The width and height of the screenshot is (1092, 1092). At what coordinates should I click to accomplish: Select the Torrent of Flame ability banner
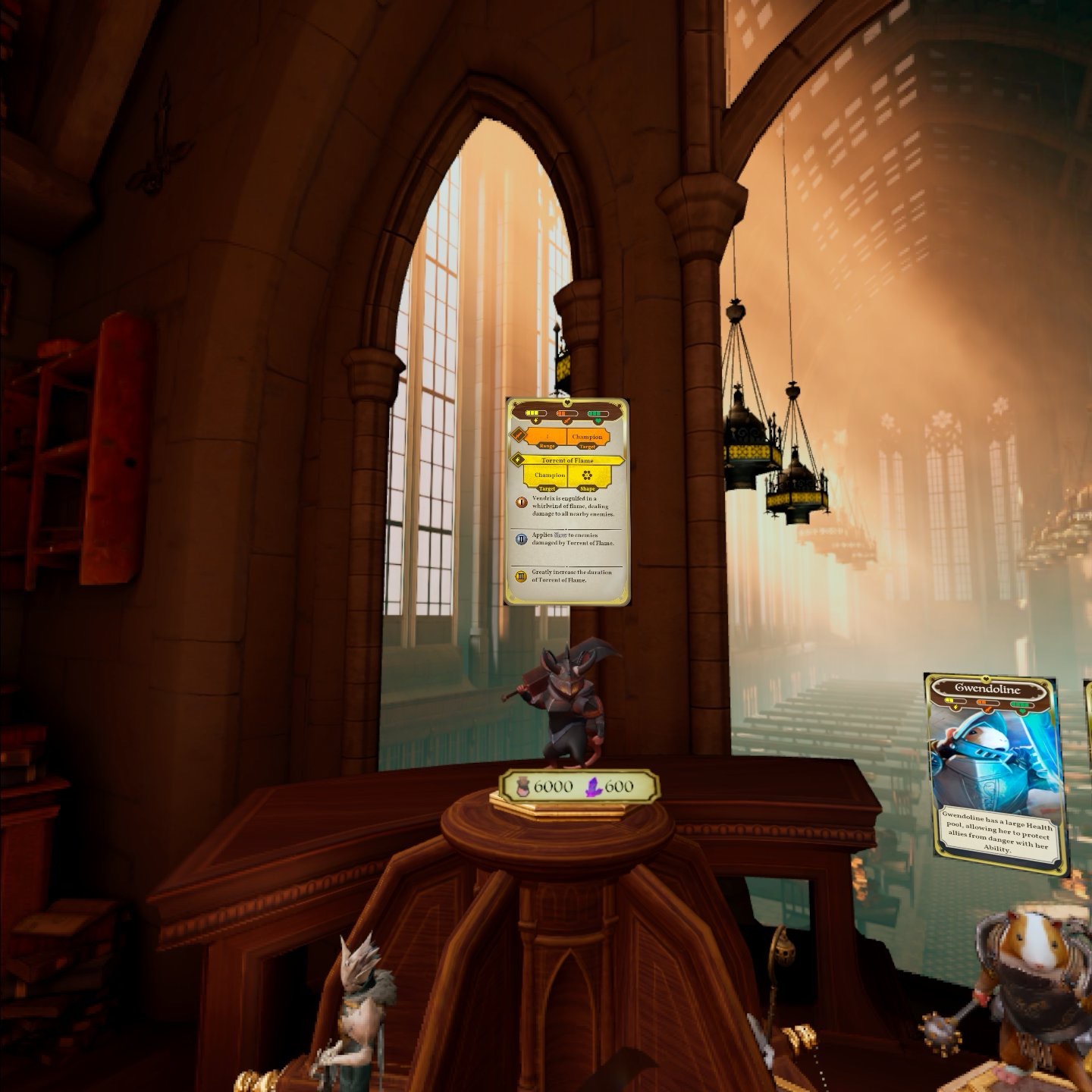click(568, 460)
